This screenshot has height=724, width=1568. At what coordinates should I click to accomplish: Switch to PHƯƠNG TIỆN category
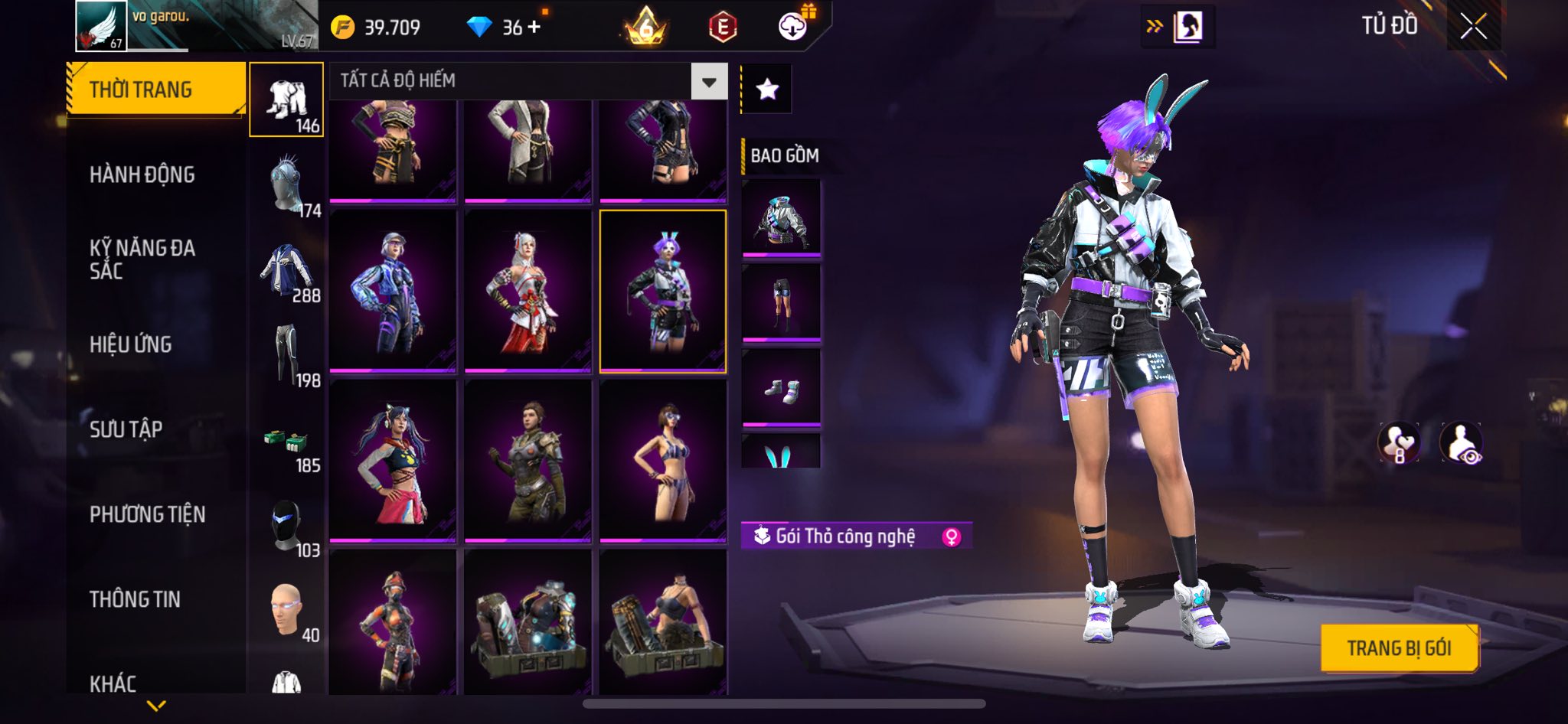pos(148,514)
